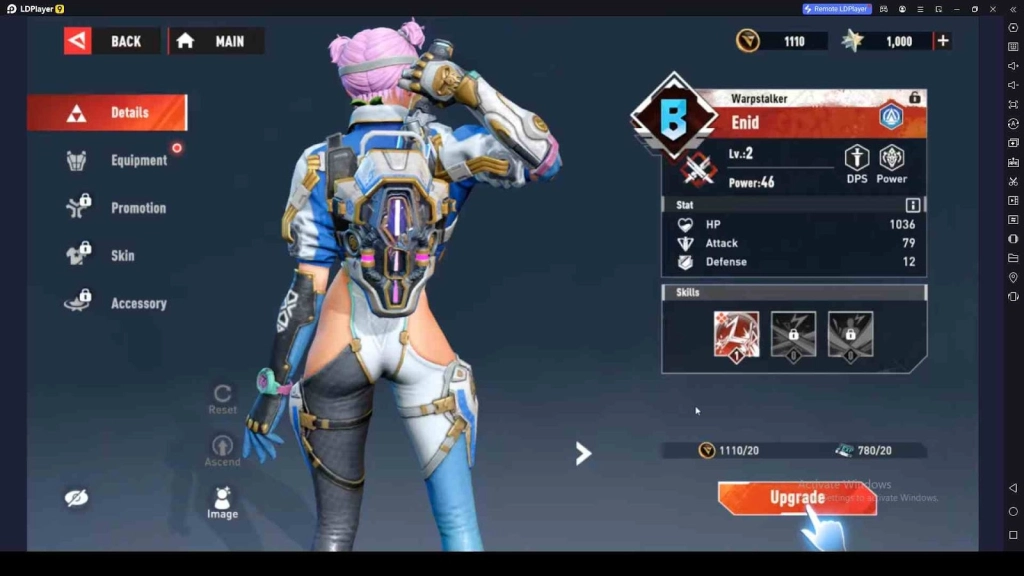Screen dimensions: 1024x576
Task: Click the Reset button
Action: pos(222,397)
